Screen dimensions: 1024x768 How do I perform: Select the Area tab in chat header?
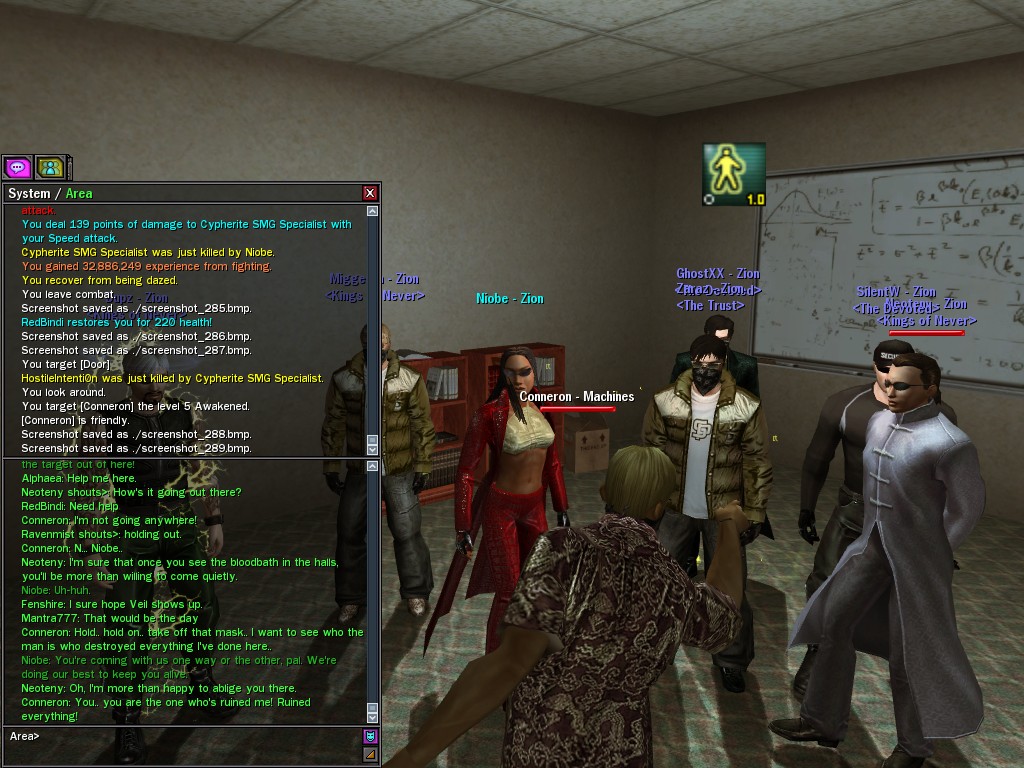(x=79, y=193)
